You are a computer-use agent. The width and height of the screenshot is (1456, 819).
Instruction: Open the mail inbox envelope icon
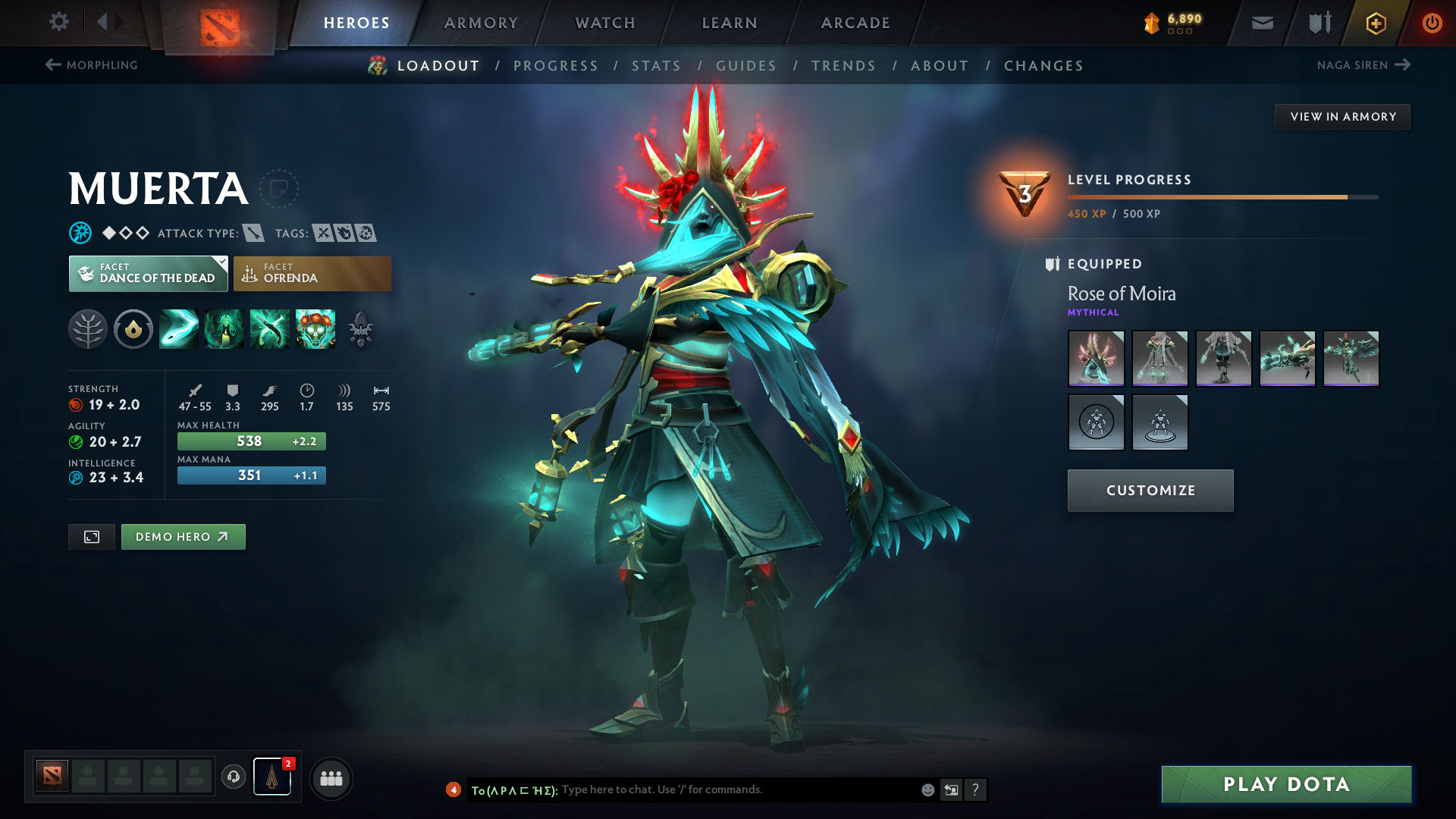[1261, 23]
